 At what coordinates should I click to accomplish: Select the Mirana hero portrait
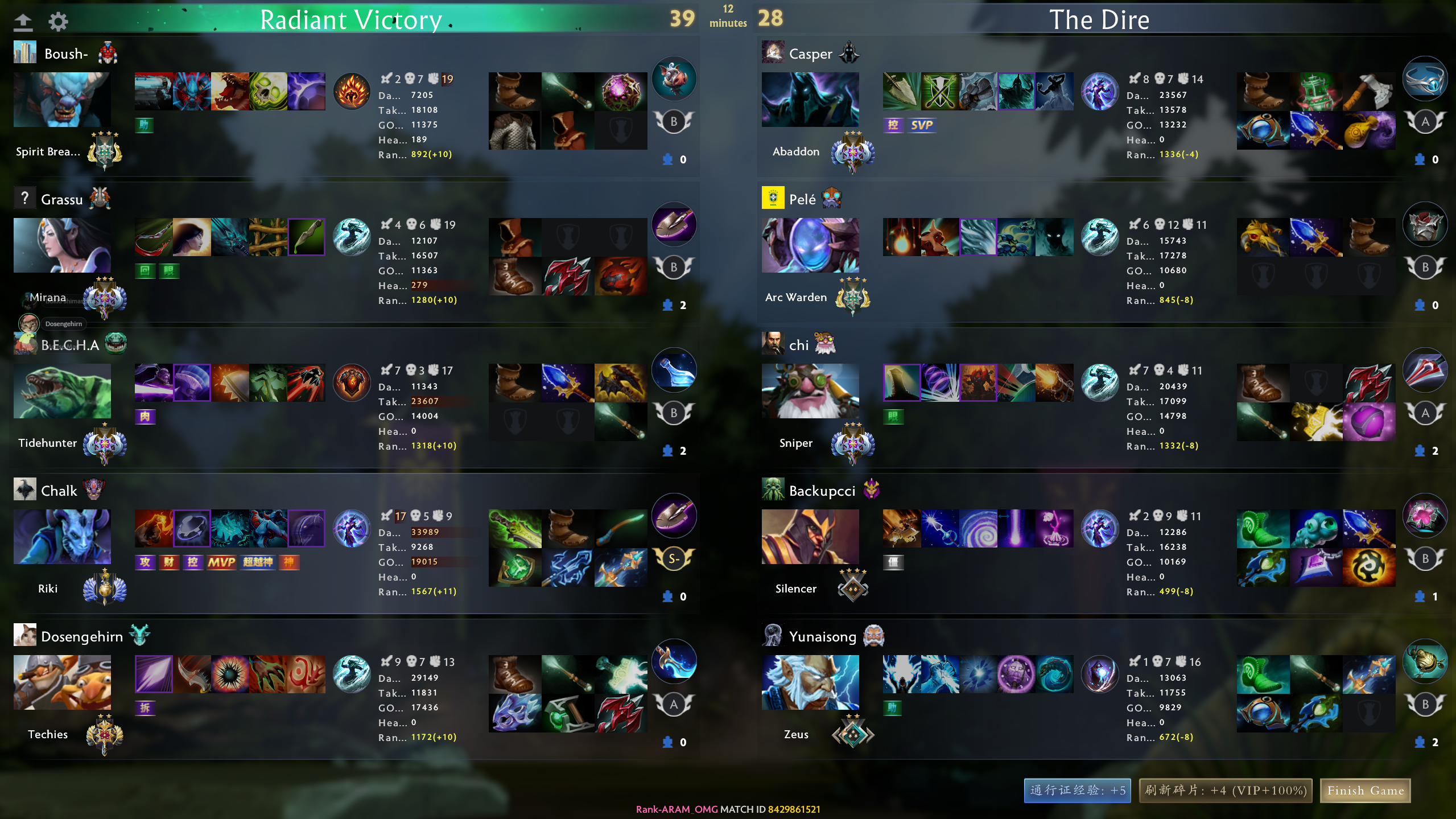coord(62,245)
